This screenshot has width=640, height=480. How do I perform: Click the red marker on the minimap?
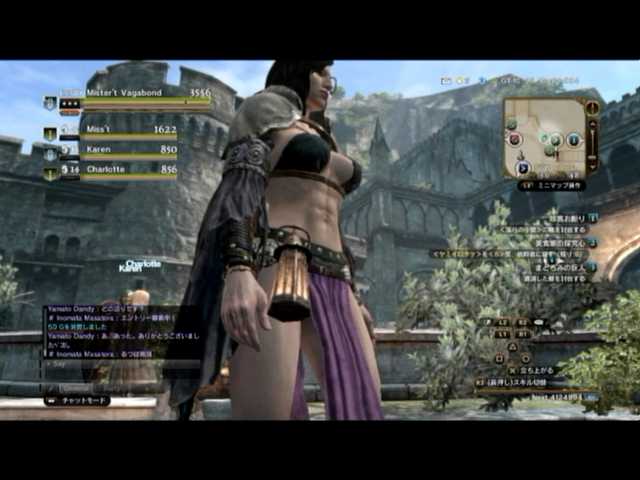[516, 140]
